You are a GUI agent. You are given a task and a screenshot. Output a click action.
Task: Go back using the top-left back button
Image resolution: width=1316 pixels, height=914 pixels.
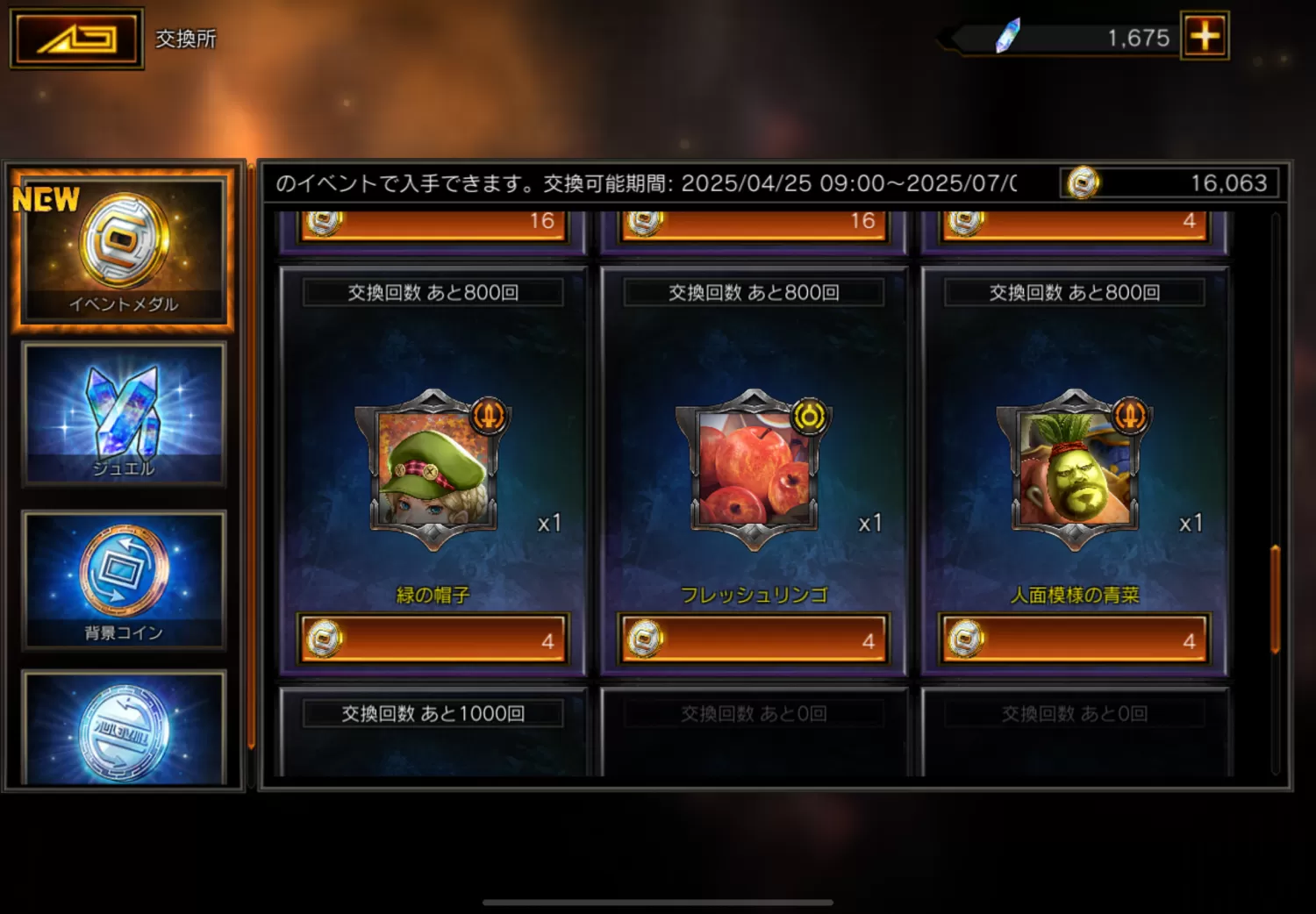[x=76, y=39]
